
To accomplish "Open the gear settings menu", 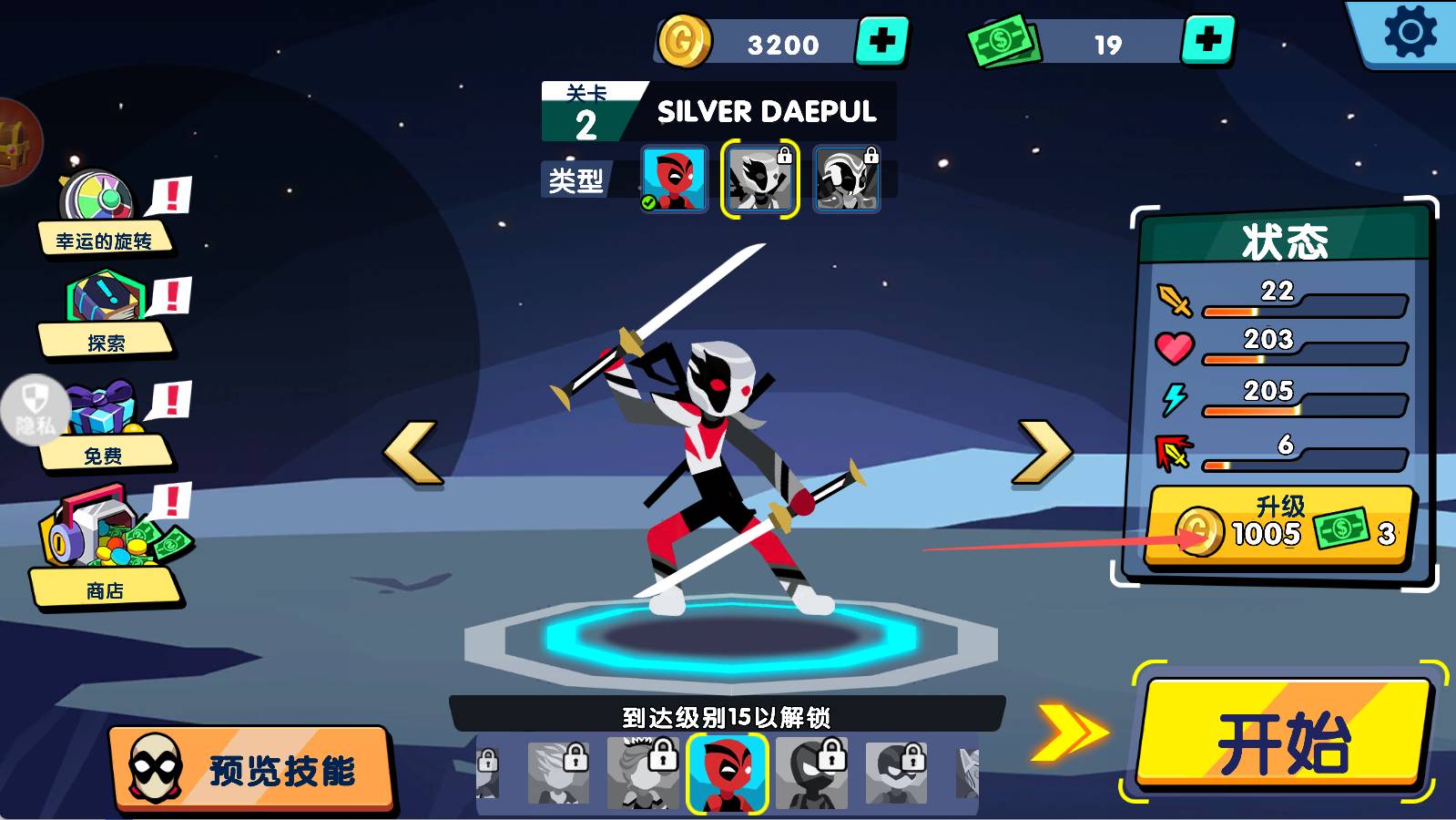I will click(x=1410, y=33).
